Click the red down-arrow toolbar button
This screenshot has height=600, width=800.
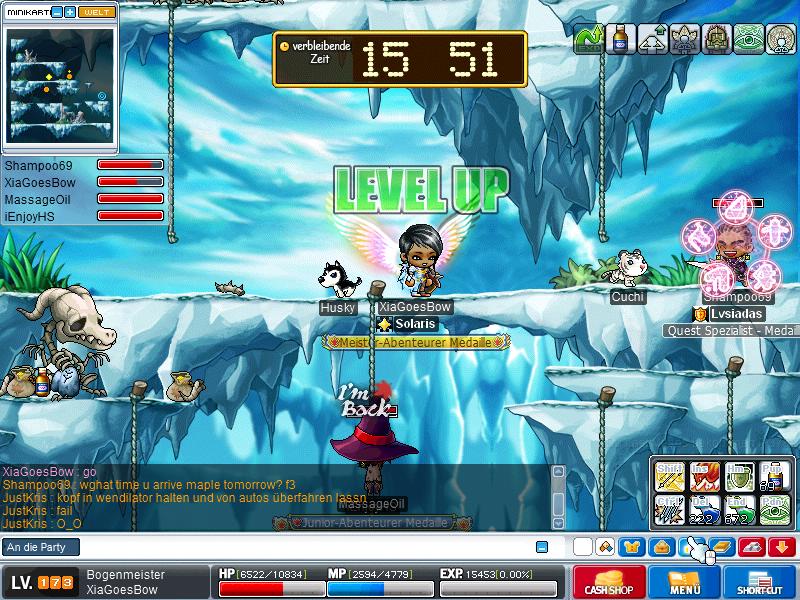781,547
